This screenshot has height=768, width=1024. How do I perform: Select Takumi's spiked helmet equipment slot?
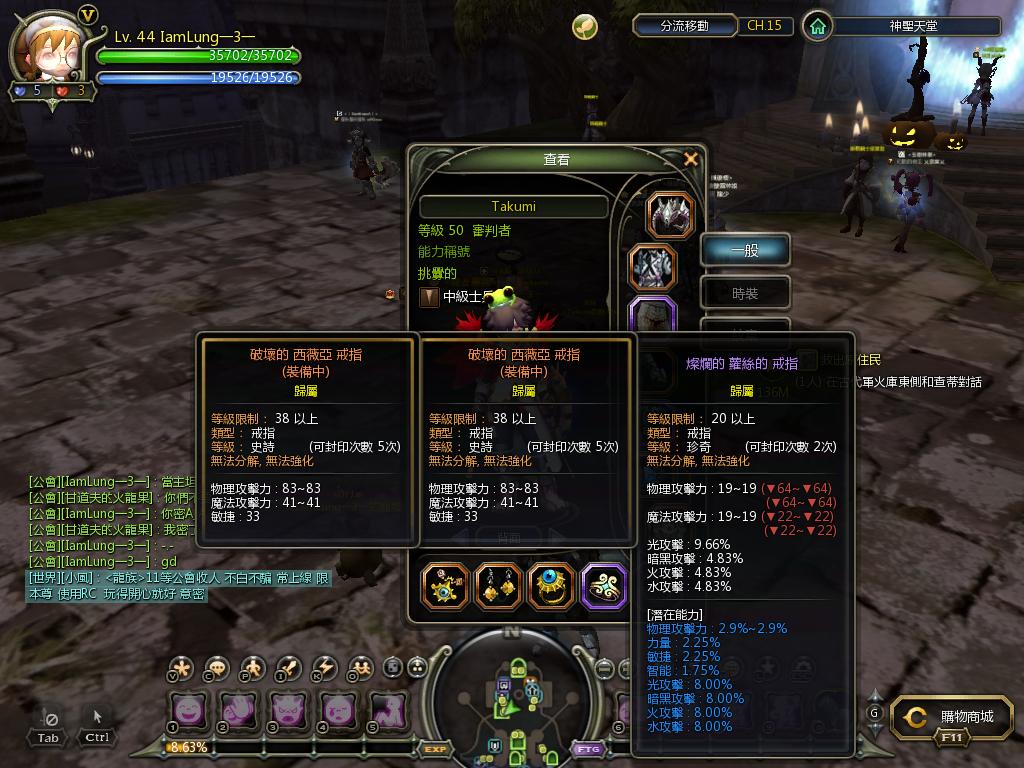[670, 215]
